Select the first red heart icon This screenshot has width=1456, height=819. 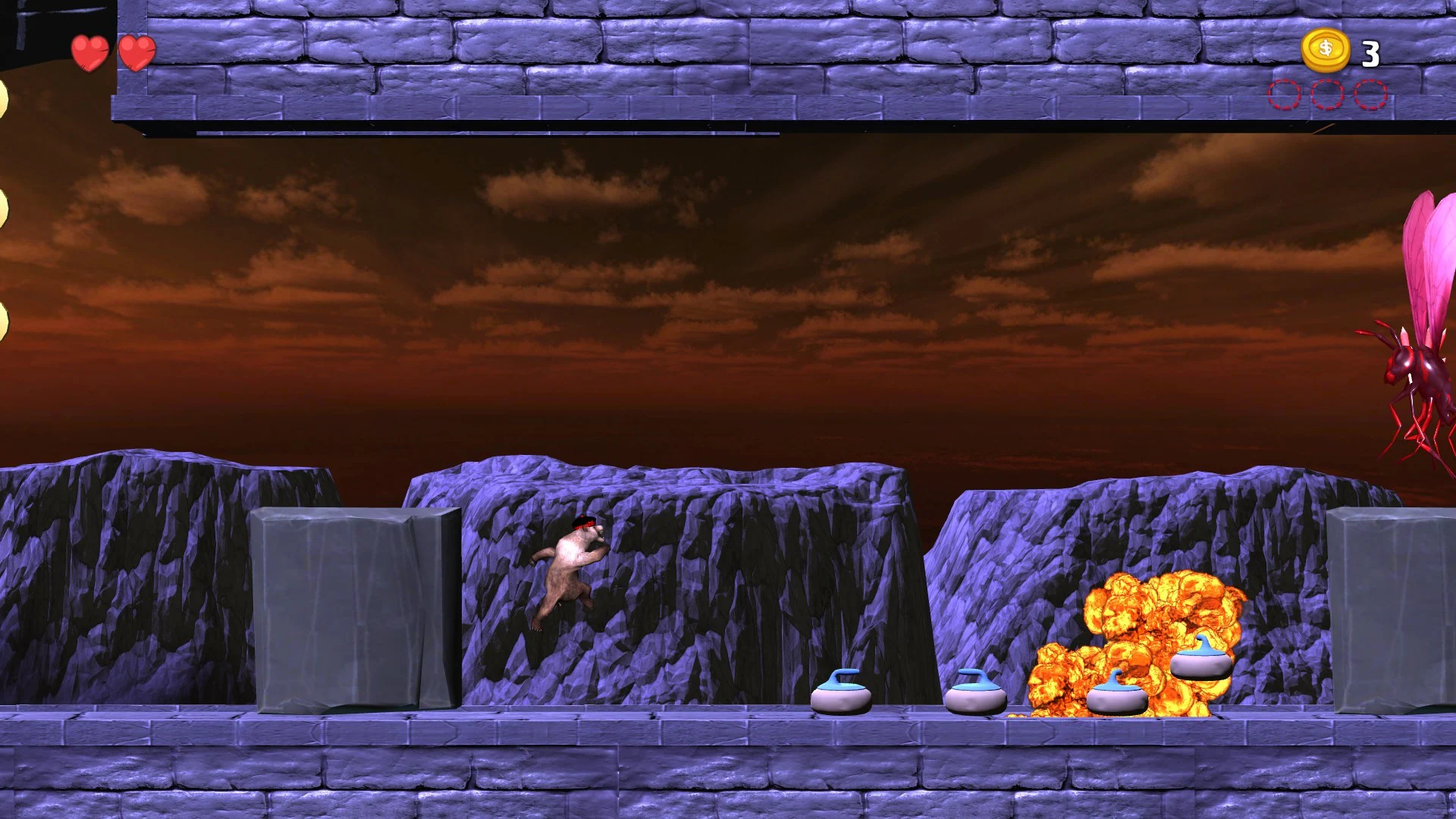pyautogui.click(x=88, y=53)
